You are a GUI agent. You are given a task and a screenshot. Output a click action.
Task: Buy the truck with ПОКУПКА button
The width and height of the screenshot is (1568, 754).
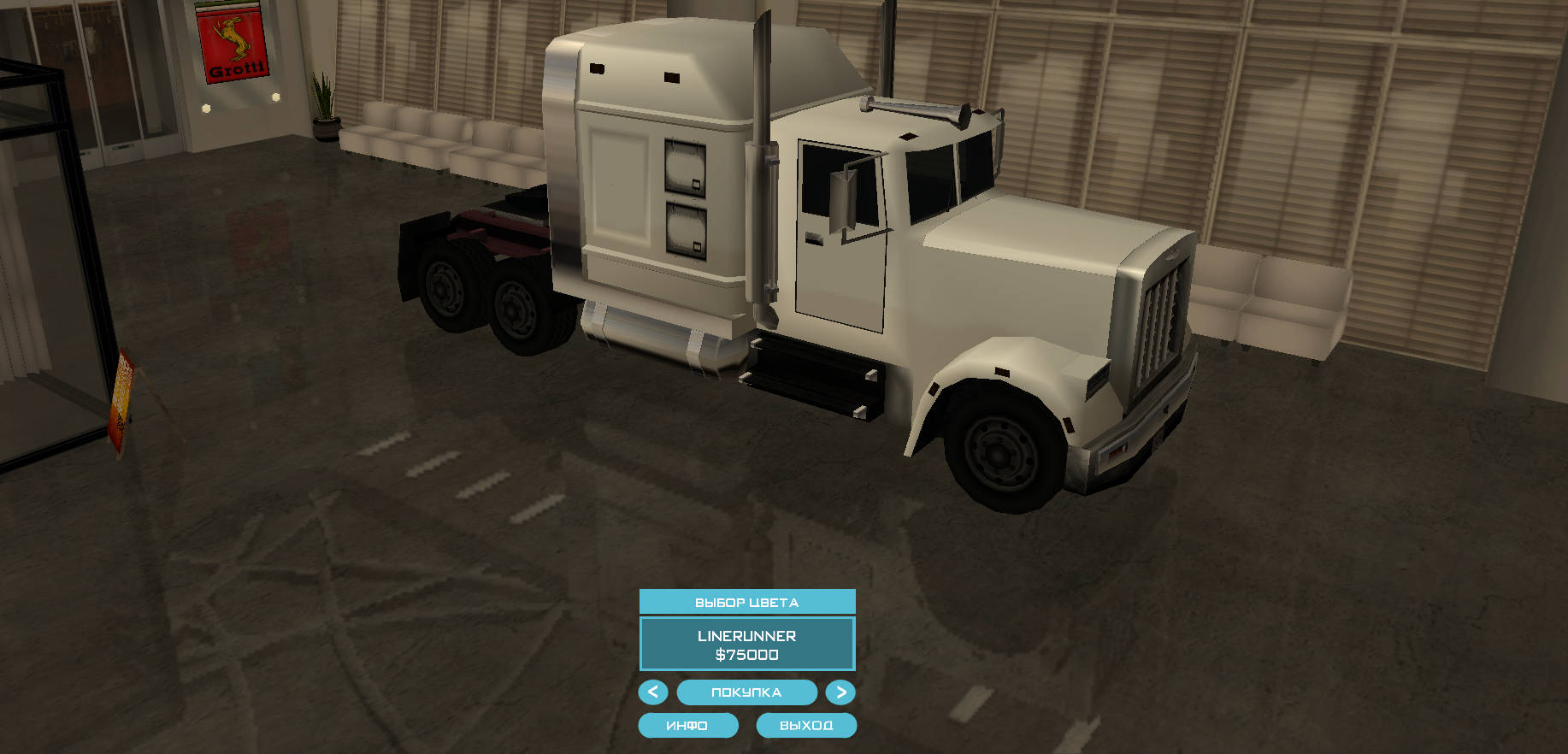point(746,692)
